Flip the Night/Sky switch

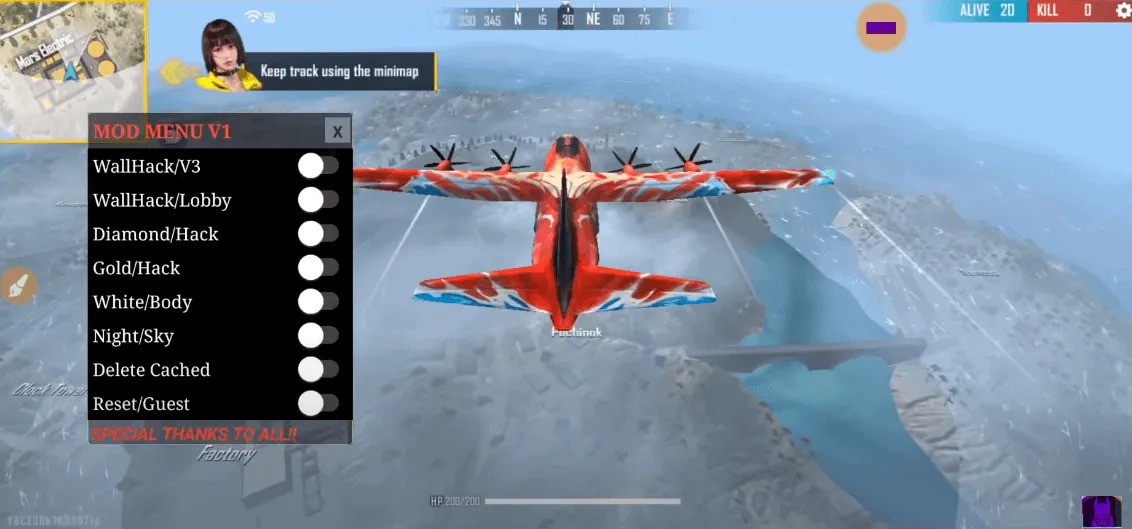318,336
